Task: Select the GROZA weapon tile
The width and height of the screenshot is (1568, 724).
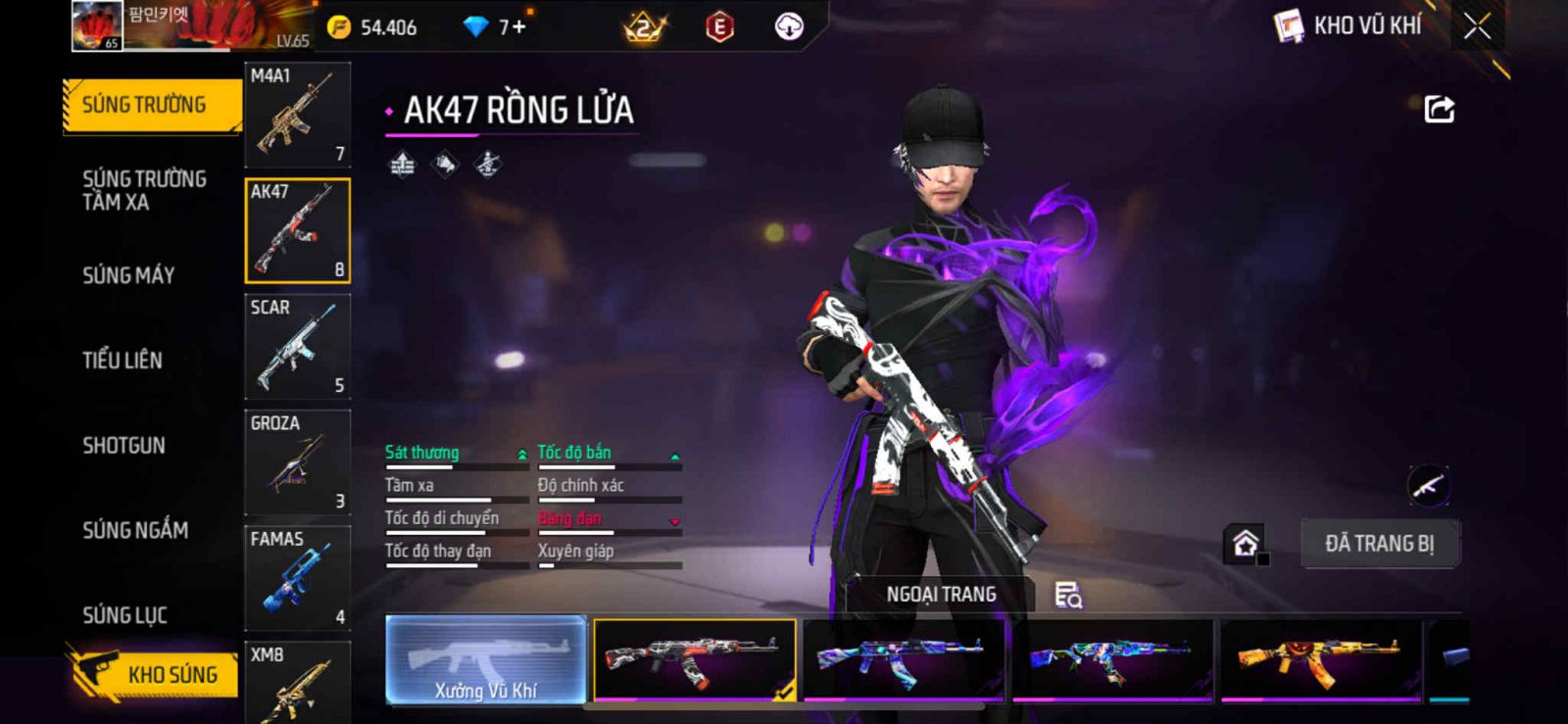Action: (297, 461)
